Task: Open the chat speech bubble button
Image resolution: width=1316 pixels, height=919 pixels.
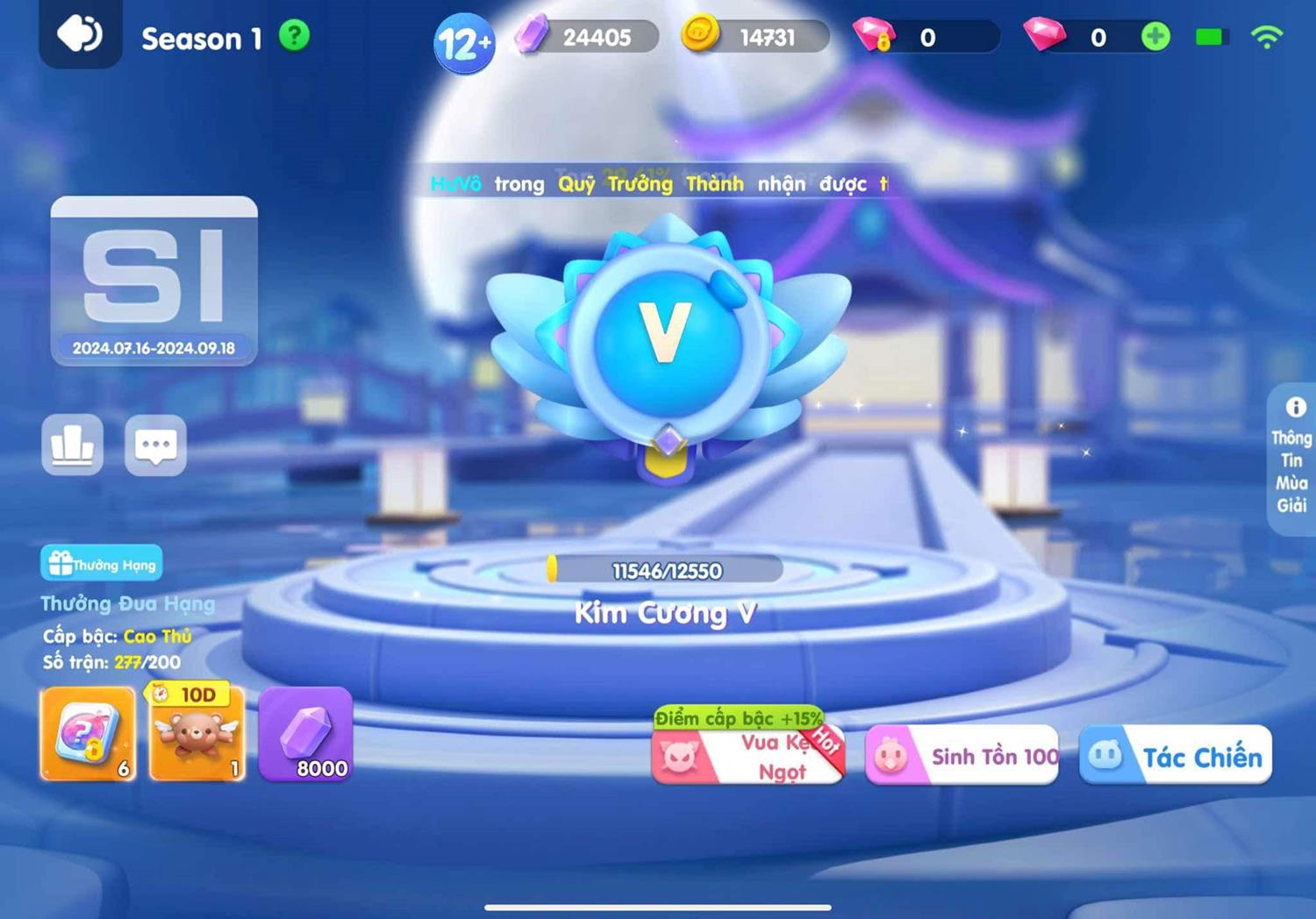Action: click(155, 445)
